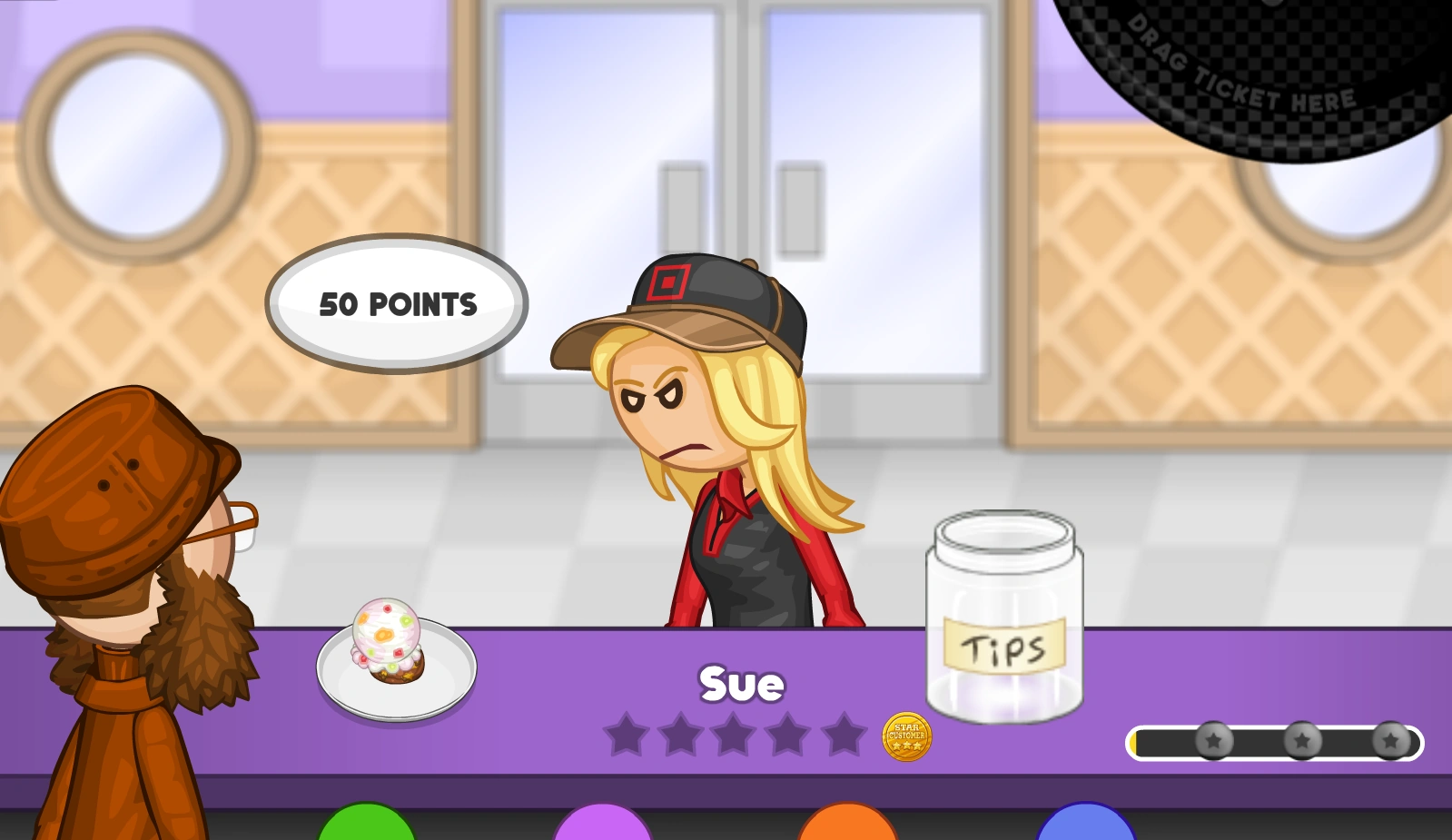Click the gold Star Customer medal icon
This screenshot has height=840, width=1452.
point(906,737)
